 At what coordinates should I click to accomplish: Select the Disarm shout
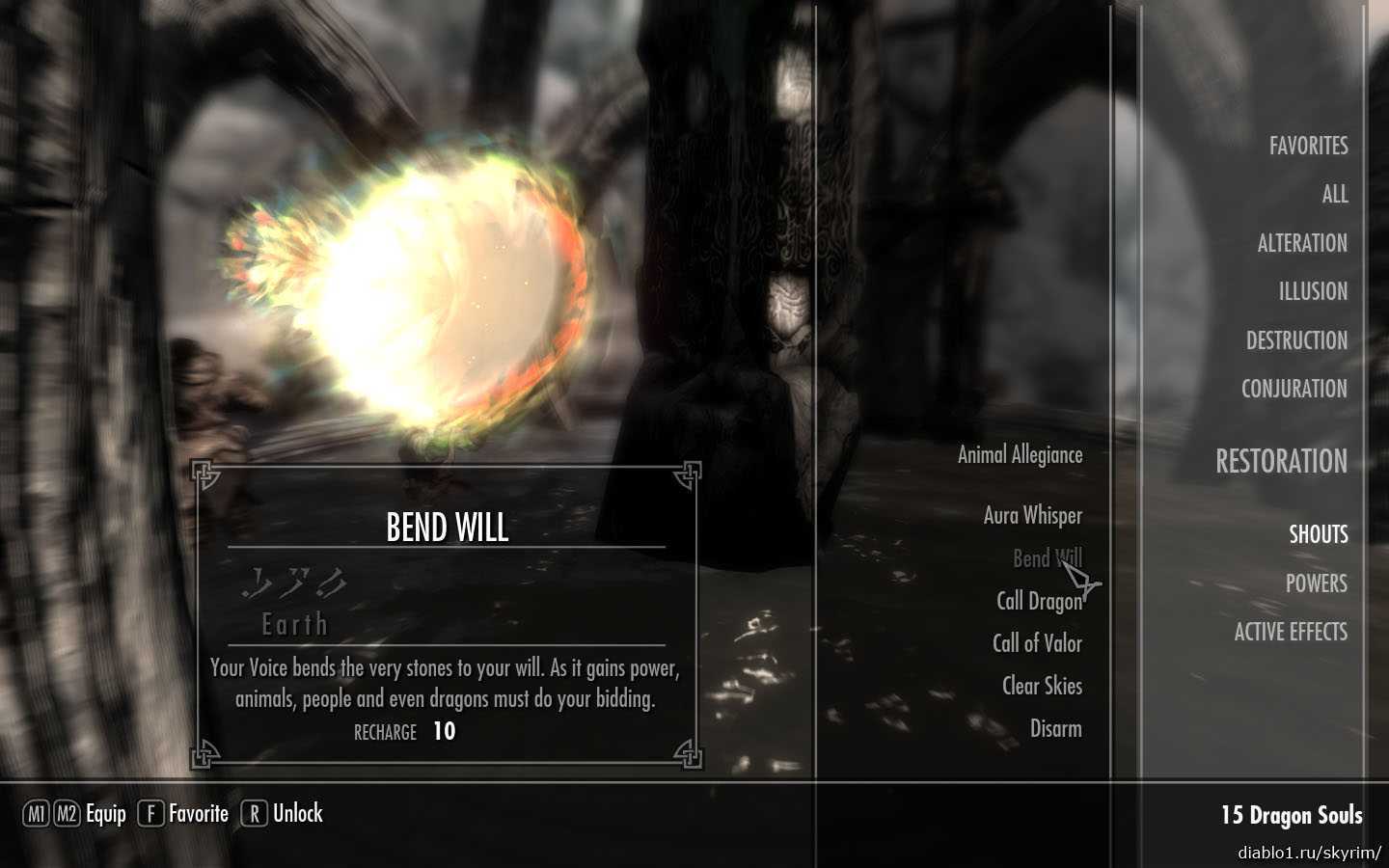[1055, 728]
